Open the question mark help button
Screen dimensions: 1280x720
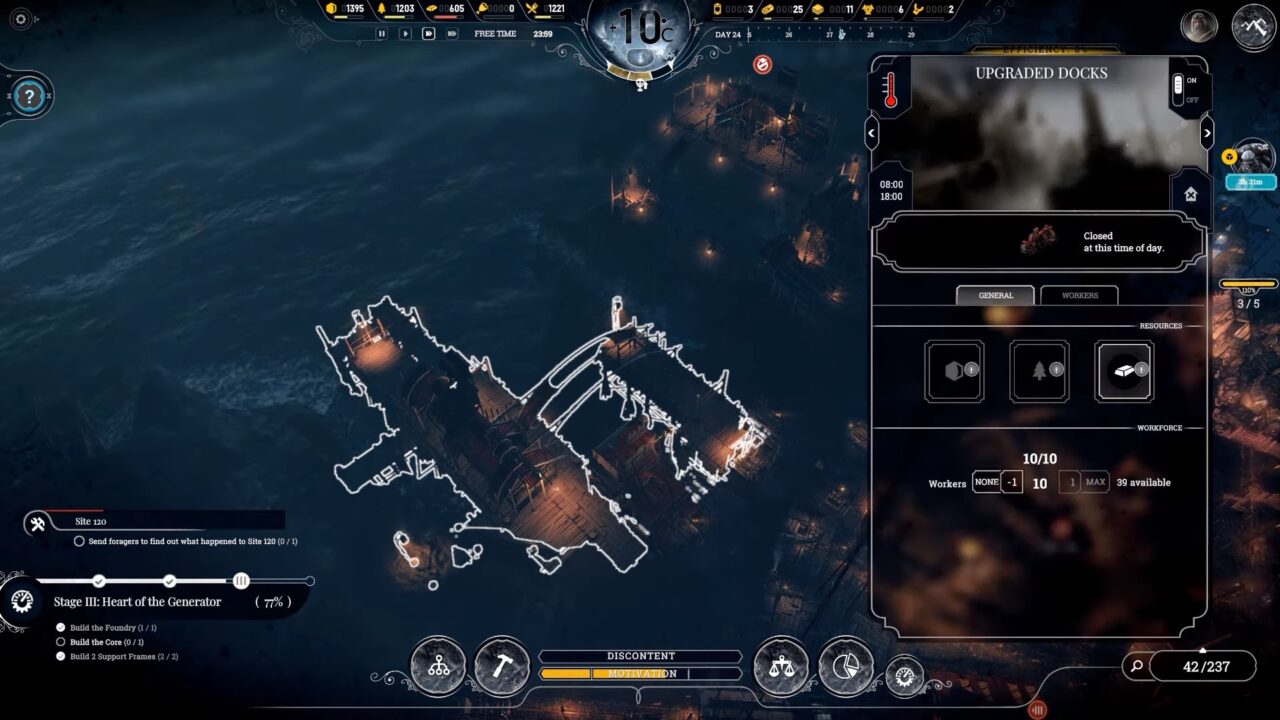(x=30, y=97)
